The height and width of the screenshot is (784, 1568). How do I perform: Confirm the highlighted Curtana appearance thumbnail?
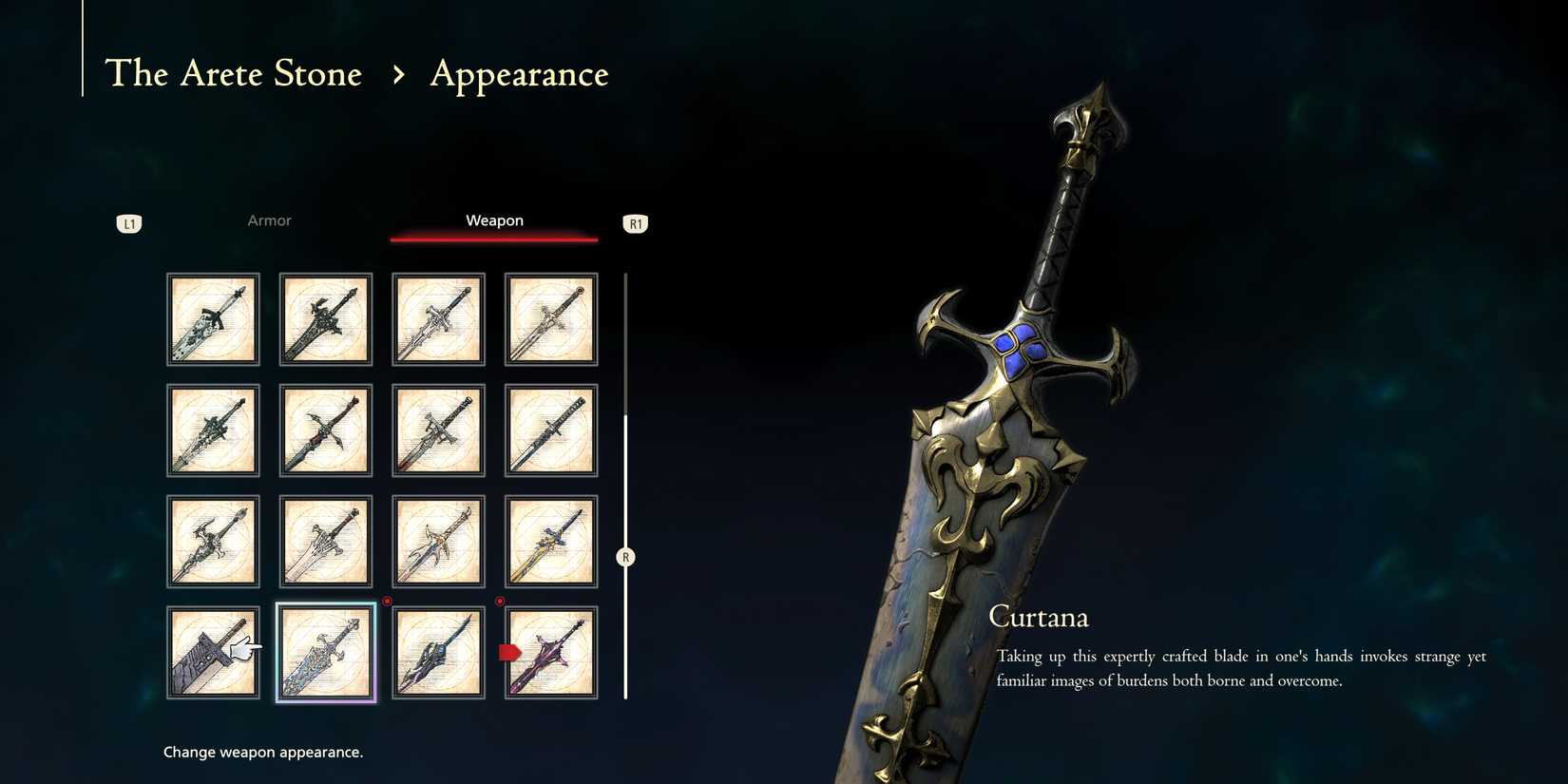pos(325,653)
